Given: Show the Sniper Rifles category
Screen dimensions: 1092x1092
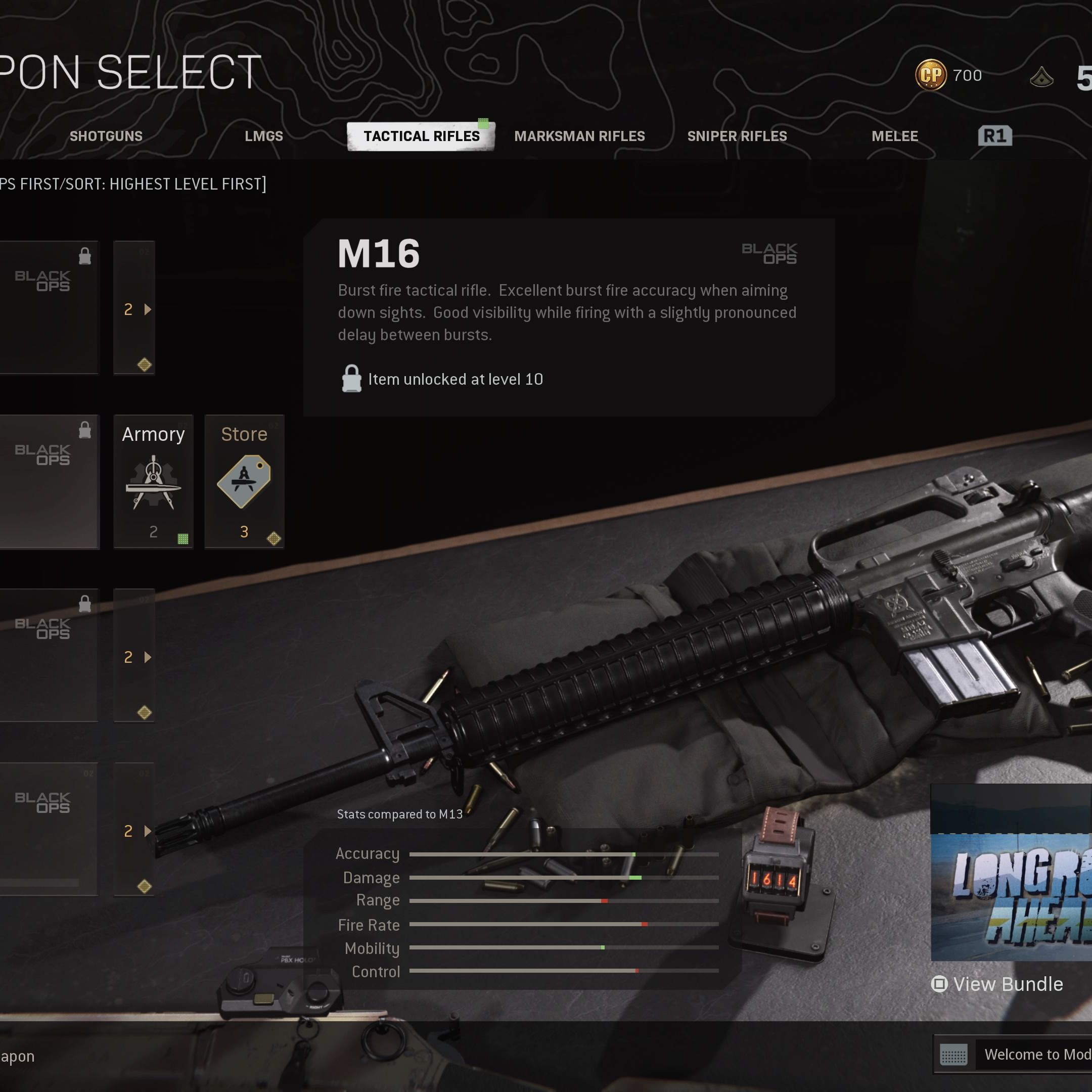Looking at the screenshot, I should pyautogui.click(x=737, y=136).
